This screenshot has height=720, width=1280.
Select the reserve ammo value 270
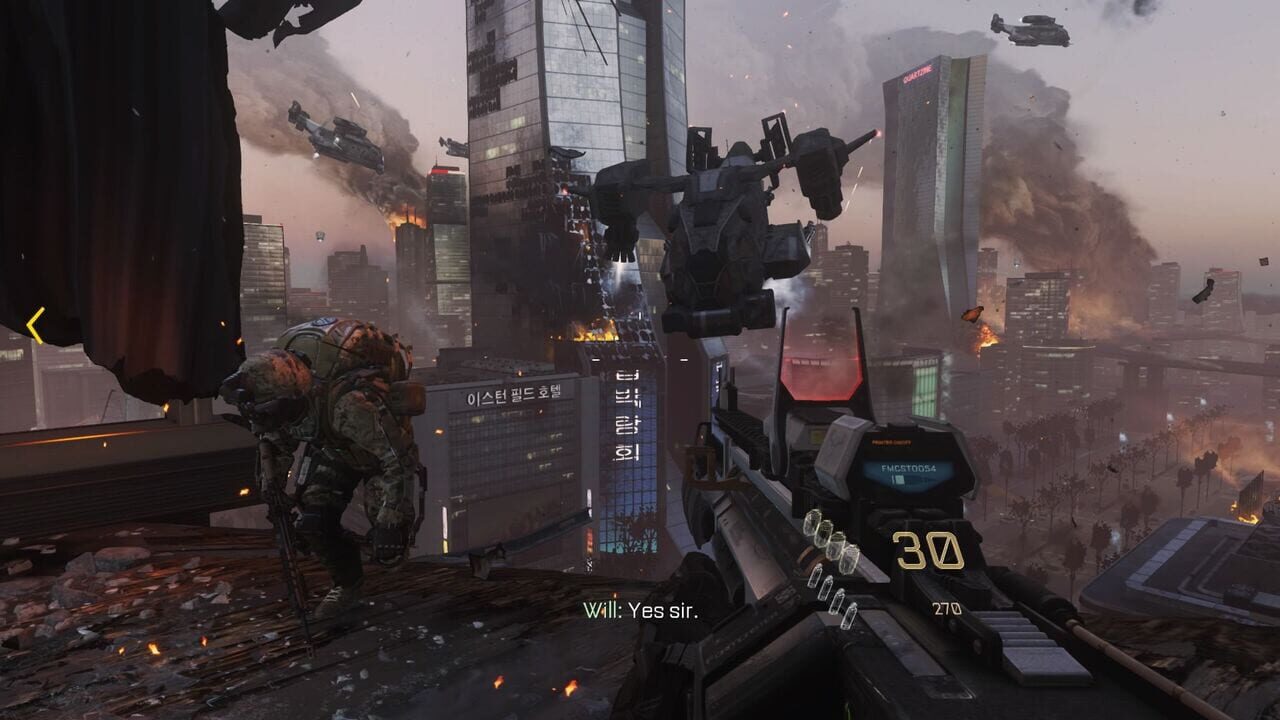pos(945,605)
